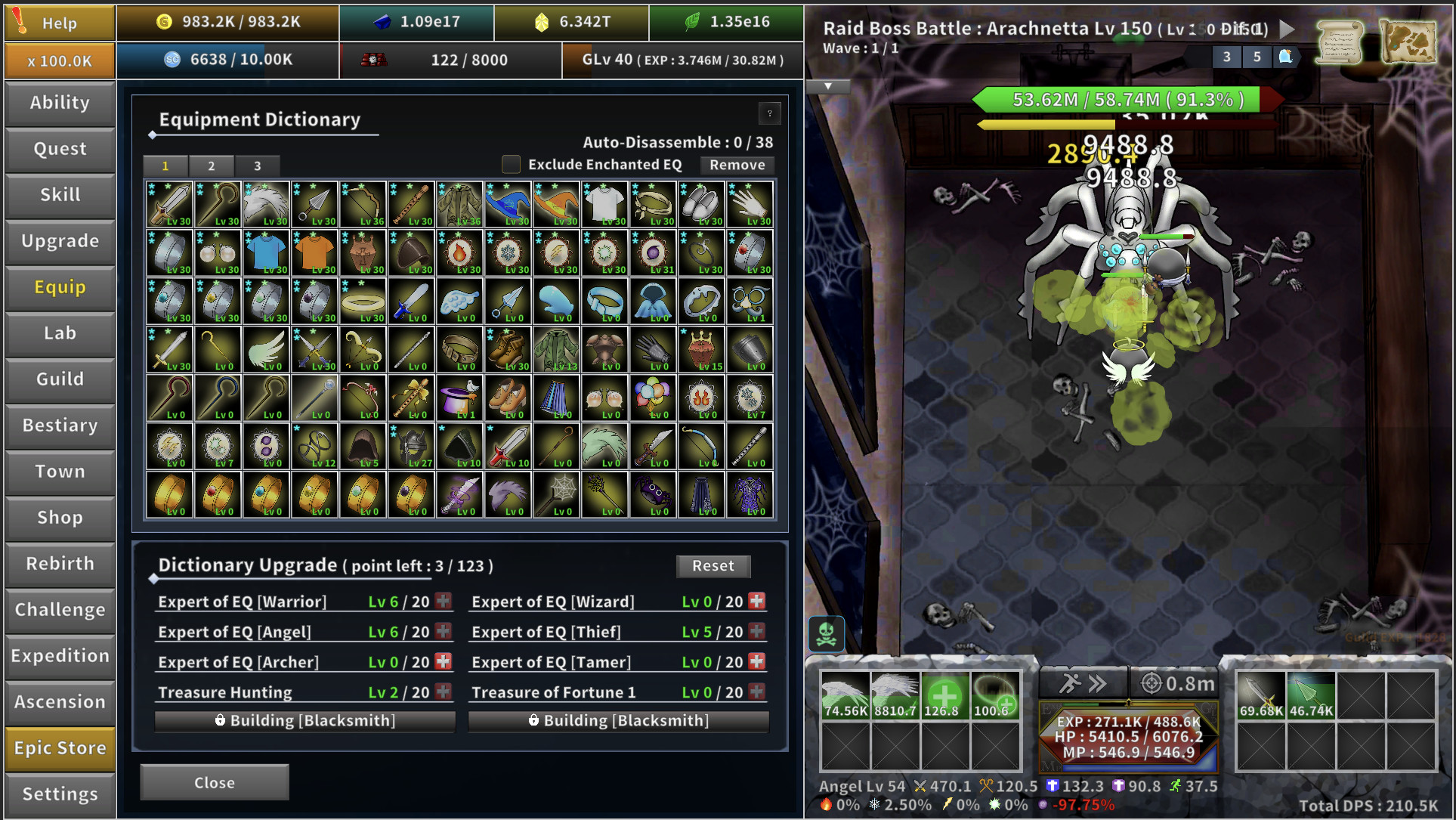1456x820 pixels.
Task: Click the x 100.0K multiplier icon
Action: coord(59,60)
